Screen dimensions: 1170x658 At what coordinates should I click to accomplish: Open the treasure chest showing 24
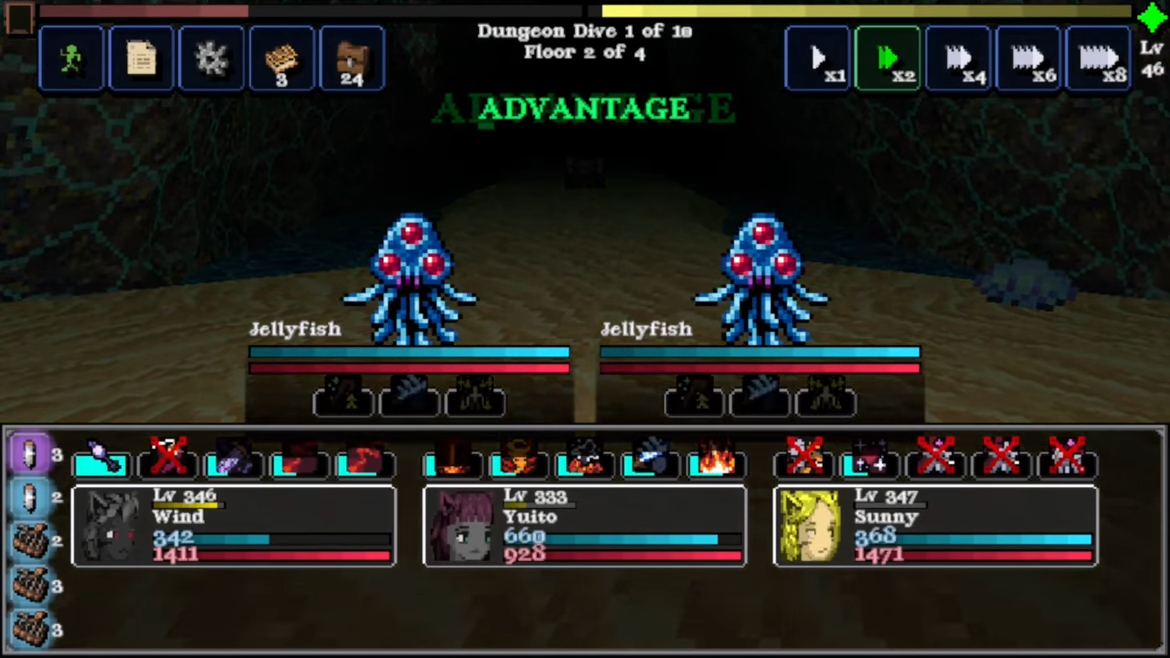pos(351,59)
